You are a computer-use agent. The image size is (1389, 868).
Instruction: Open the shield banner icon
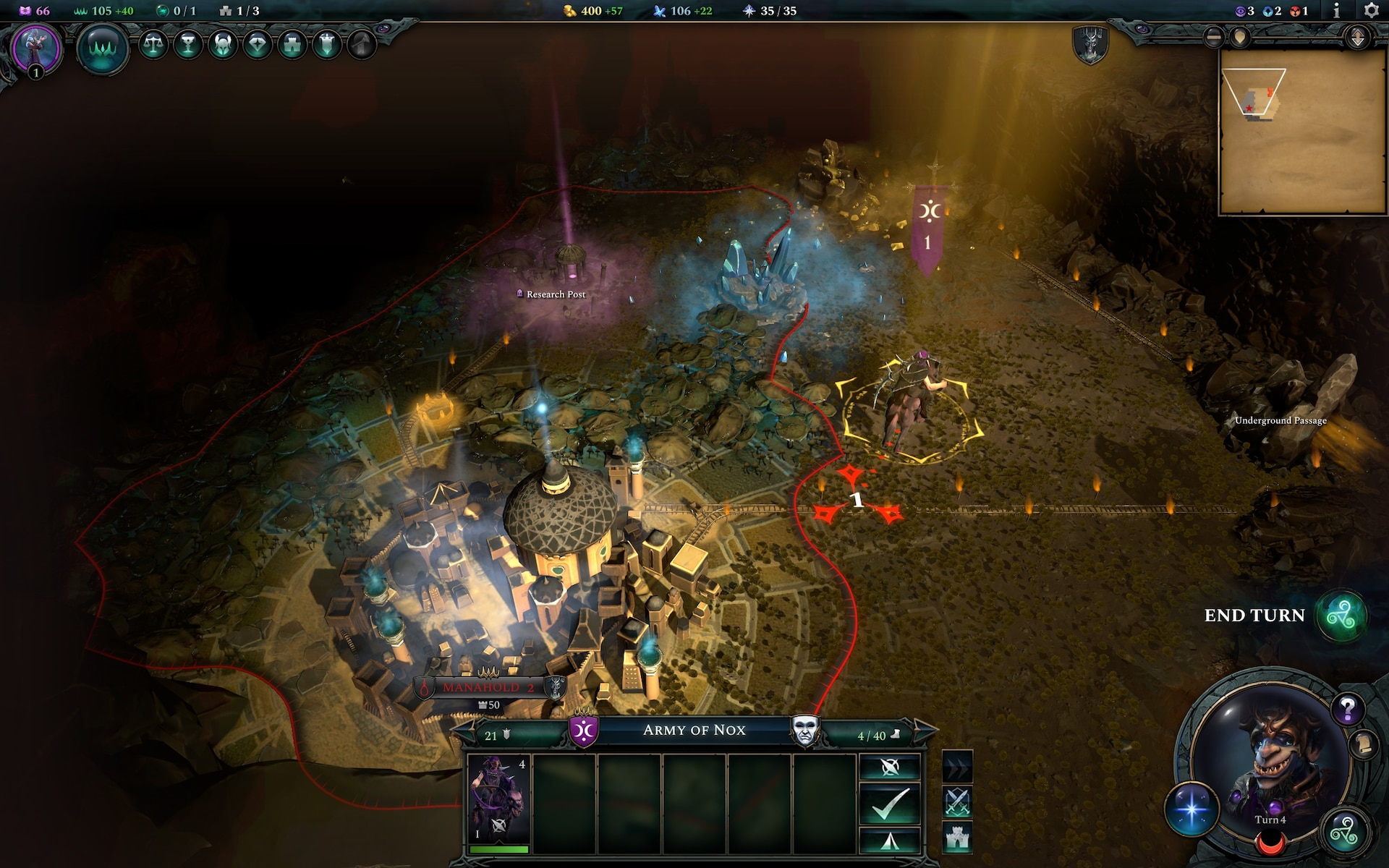327,45
